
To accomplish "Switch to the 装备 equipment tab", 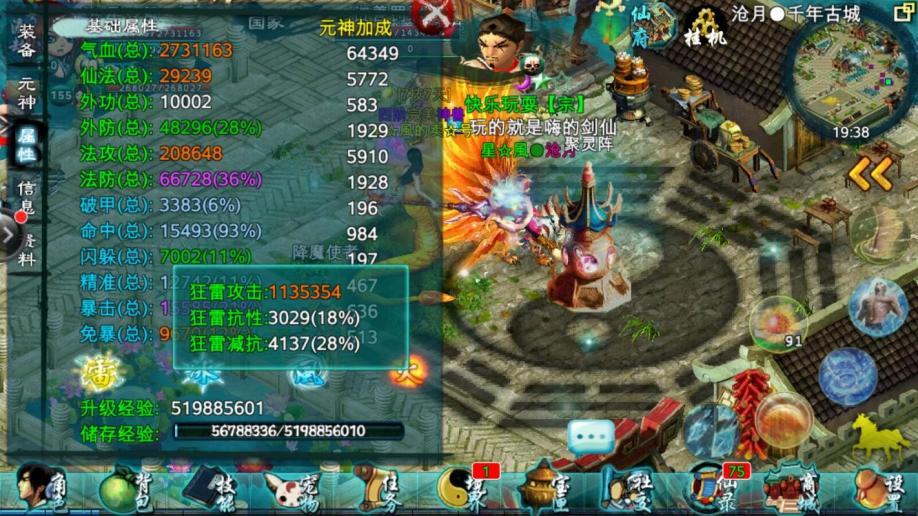I will (x=27, y=40).
